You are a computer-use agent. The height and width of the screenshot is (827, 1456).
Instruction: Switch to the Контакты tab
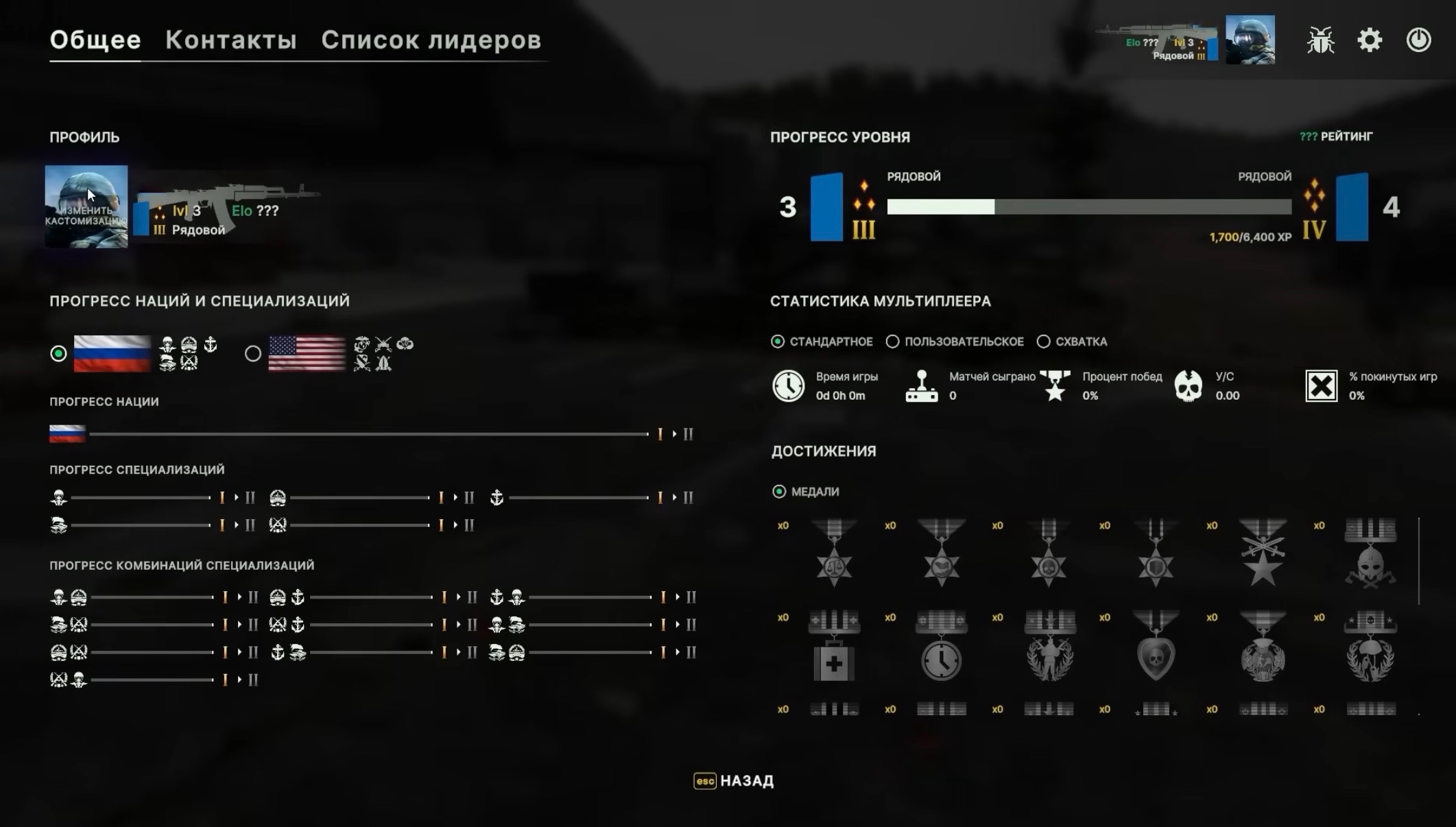[x=231, y=40]
